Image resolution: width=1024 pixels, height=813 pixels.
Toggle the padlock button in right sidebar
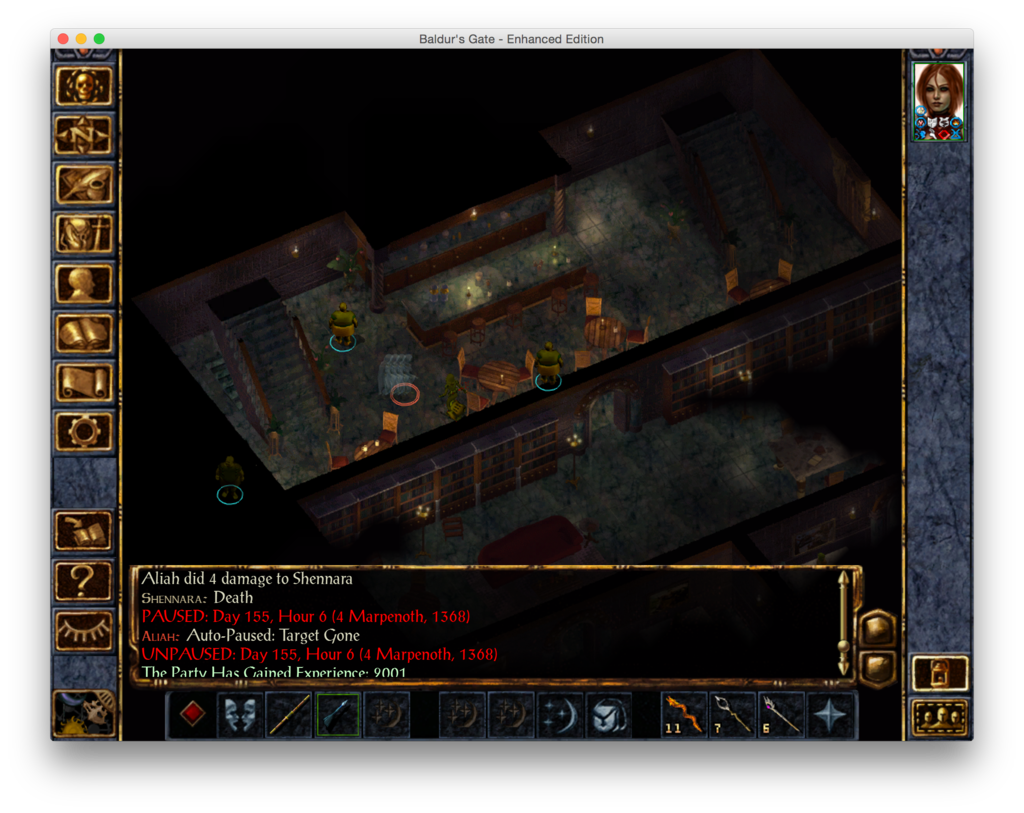point(940,673)
